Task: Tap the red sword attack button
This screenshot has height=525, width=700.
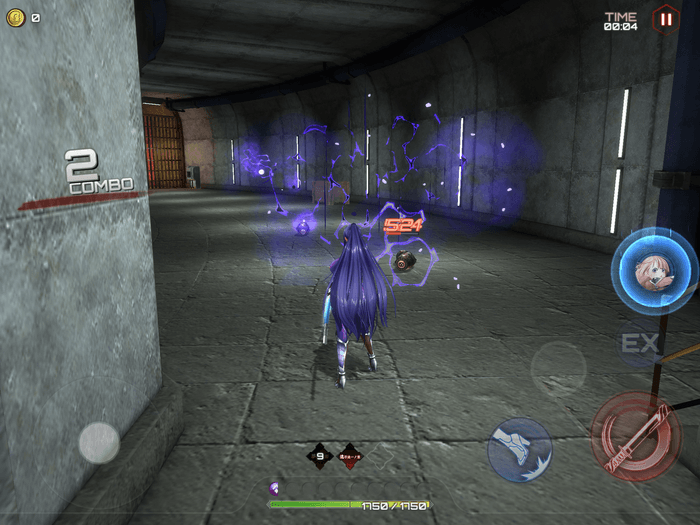Action: (x=636, y=436)
